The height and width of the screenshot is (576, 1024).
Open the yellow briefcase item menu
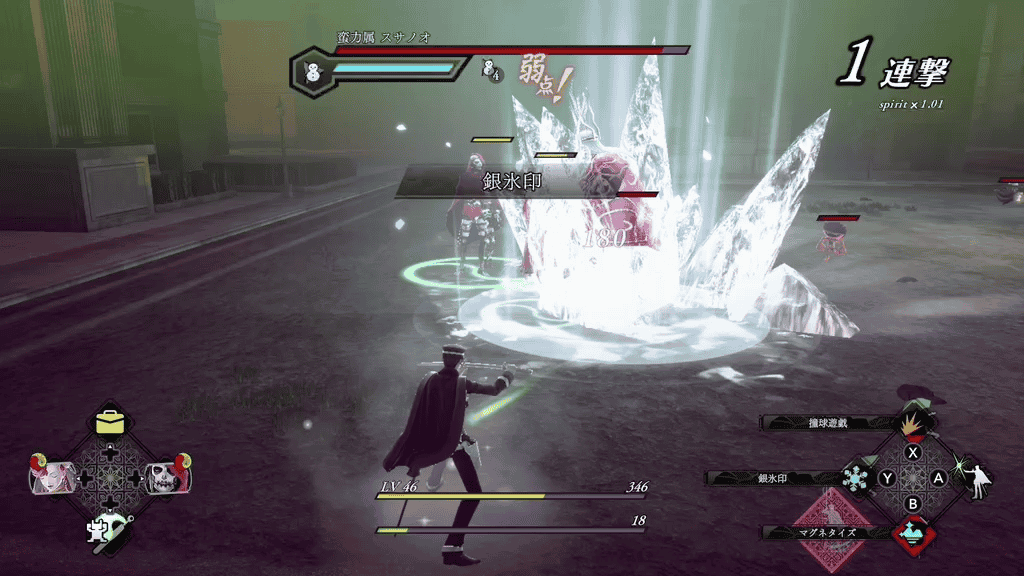pyautogui.click(x=111, y=423)
